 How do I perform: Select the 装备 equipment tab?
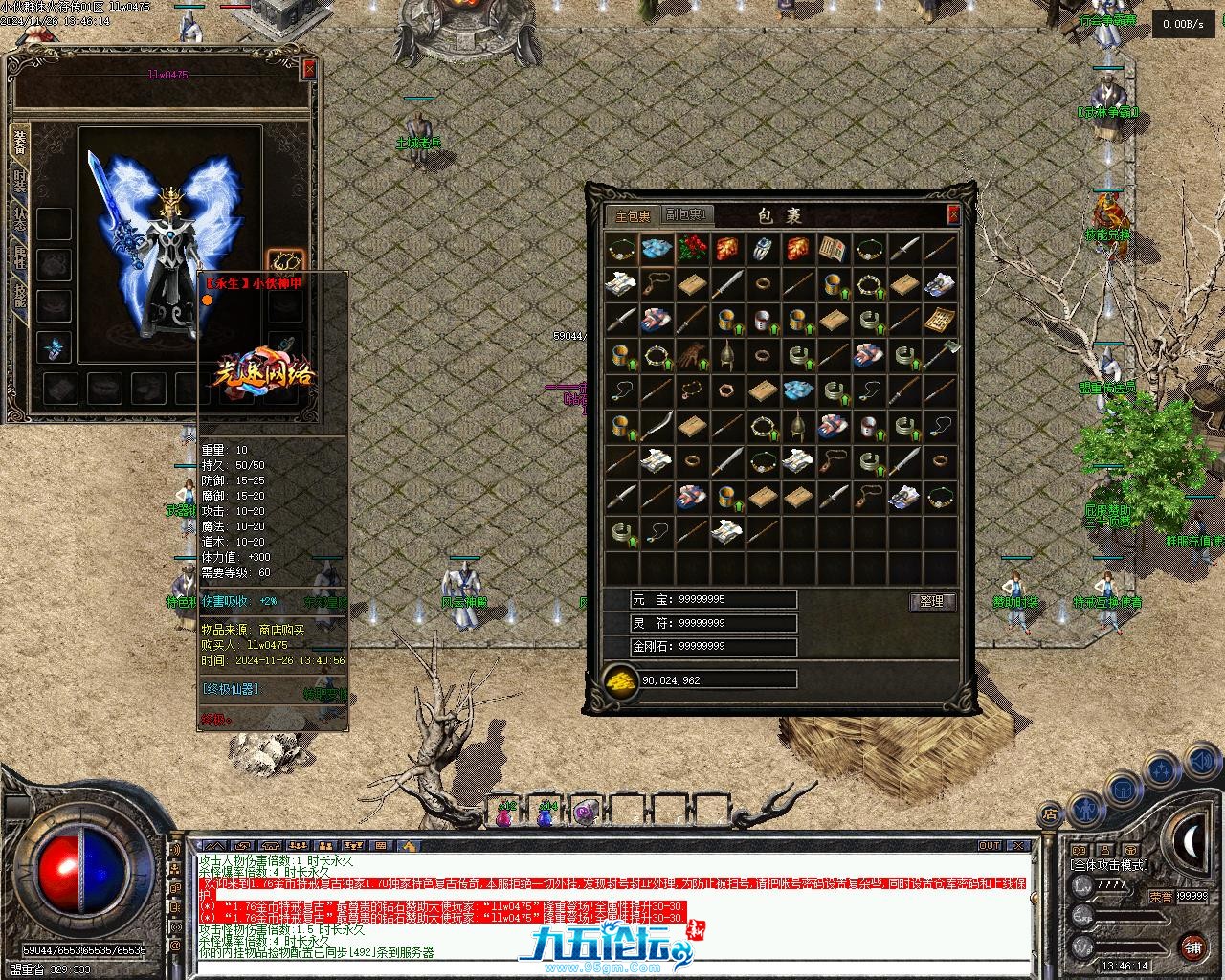coord(19,142)
